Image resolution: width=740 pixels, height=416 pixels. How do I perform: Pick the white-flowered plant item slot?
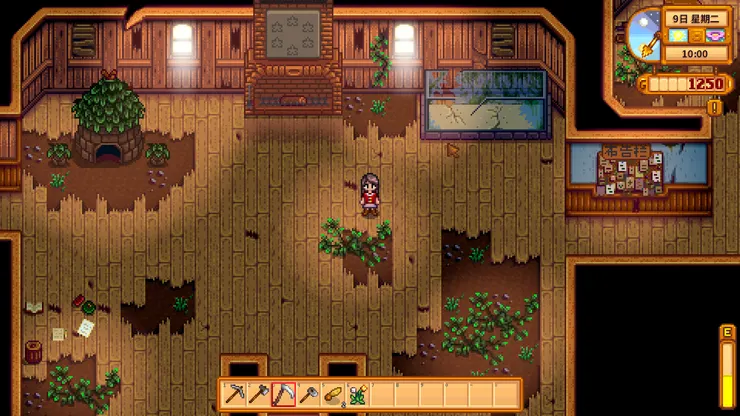pyautogui.click(x=357, y=395)
